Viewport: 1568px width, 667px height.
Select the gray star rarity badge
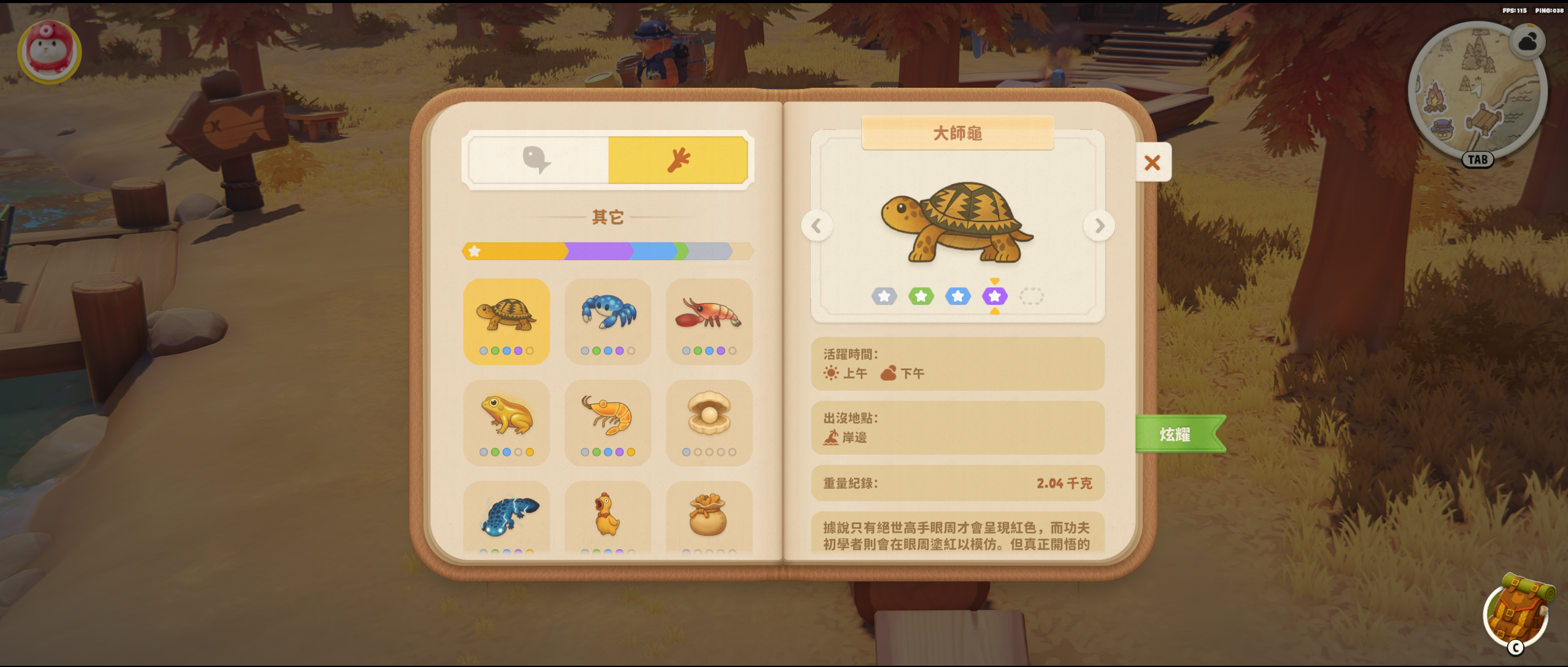point(884,296)
